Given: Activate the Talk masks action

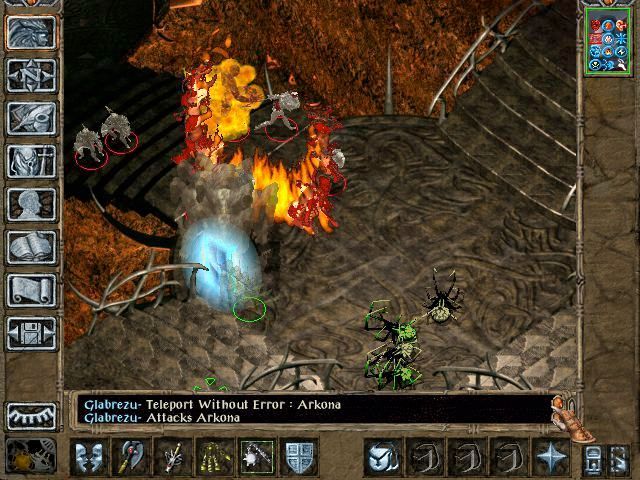Looking at the screenshot, I should 88,457.
